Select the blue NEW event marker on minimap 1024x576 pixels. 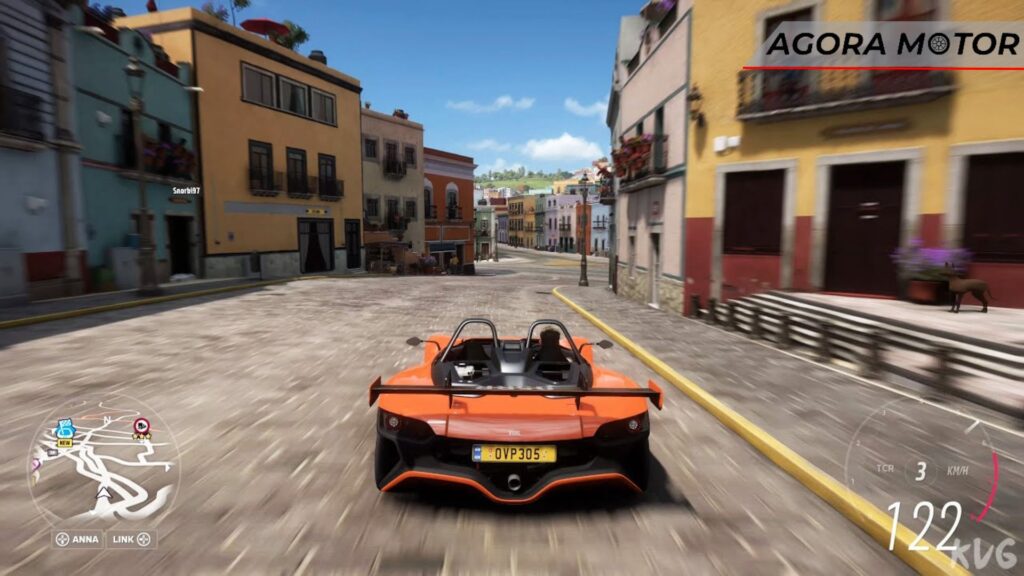coord(65,431)
